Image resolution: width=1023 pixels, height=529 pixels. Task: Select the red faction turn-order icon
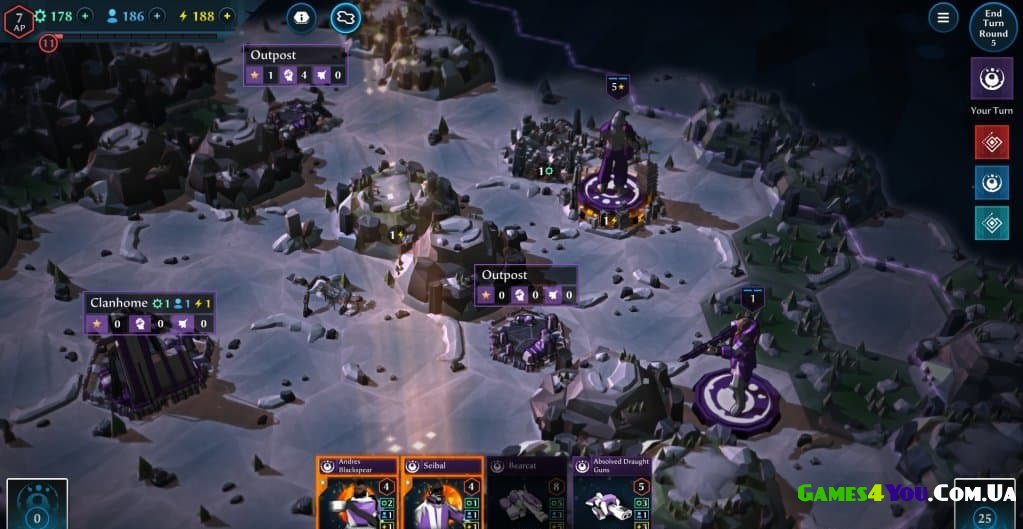(991, 143)
